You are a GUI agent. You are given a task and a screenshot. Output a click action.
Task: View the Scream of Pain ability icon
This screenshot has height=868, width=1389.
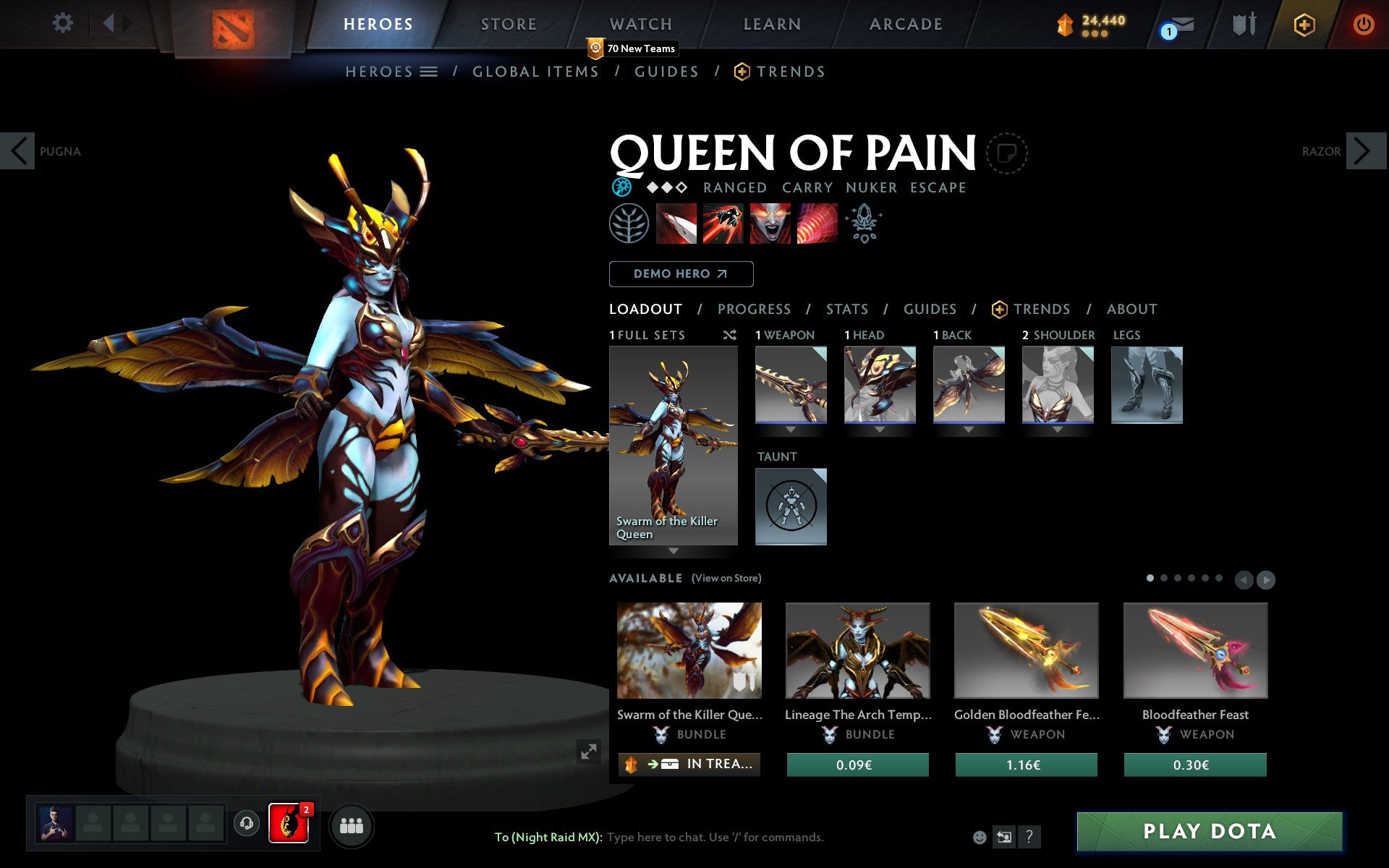[x=769, y=224]
